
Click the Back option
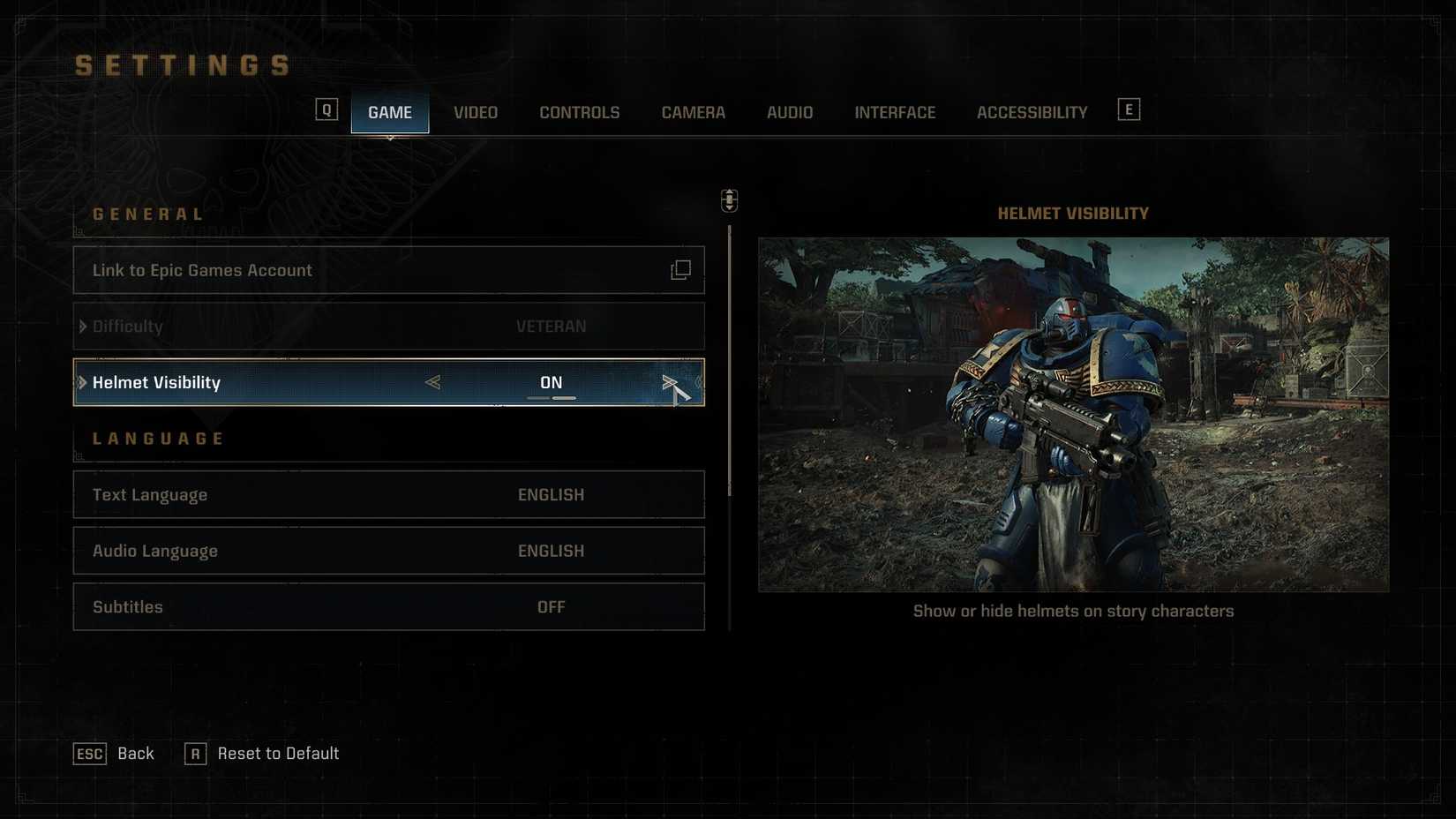point(135,754)
